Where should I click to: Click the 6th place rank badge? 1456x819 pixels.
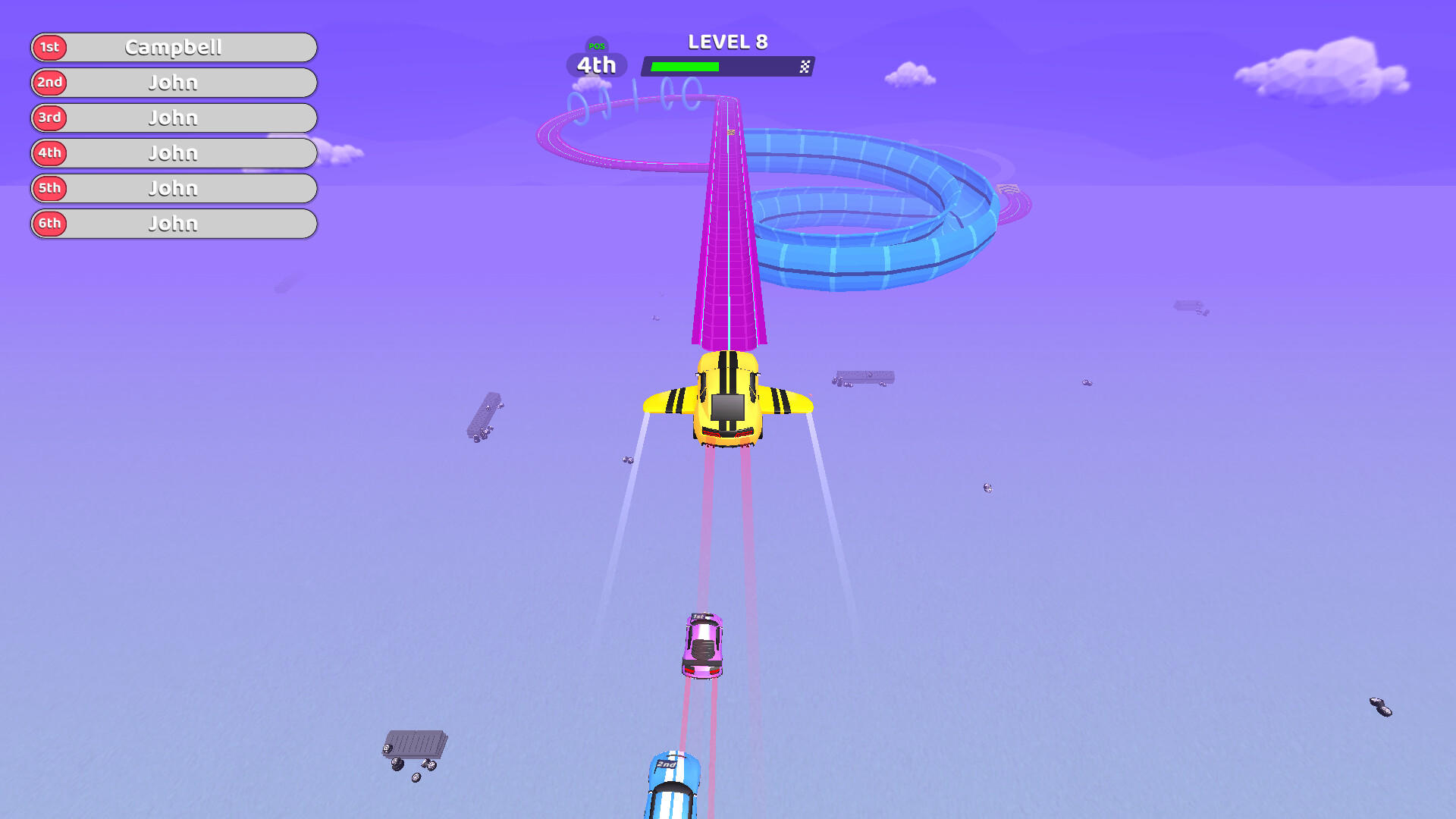(49, 224)
